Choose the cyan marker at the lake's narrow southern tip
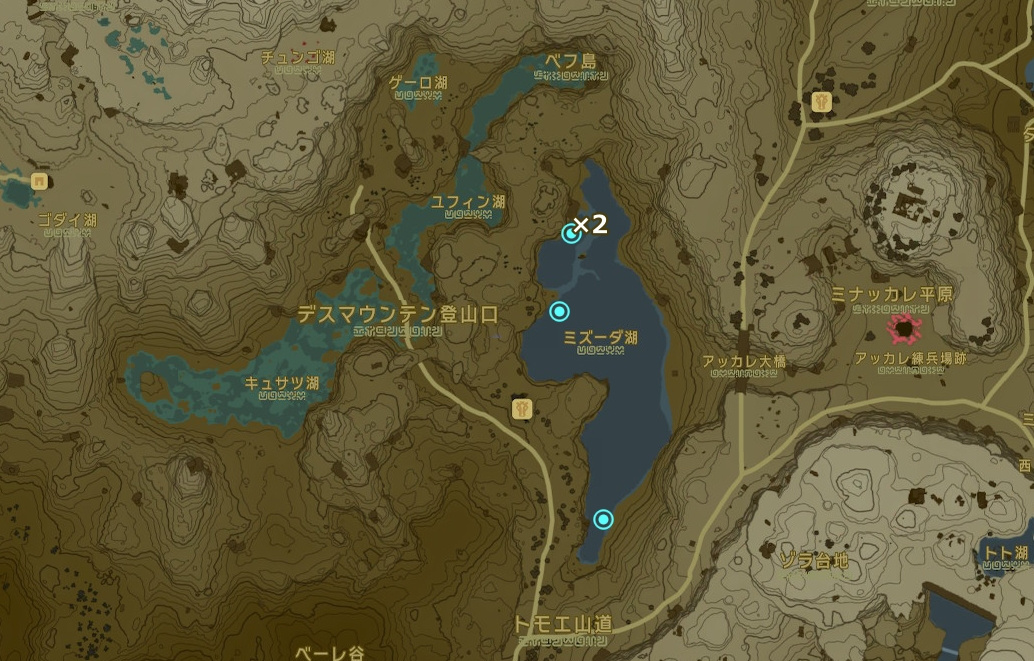 click(603, 518)
